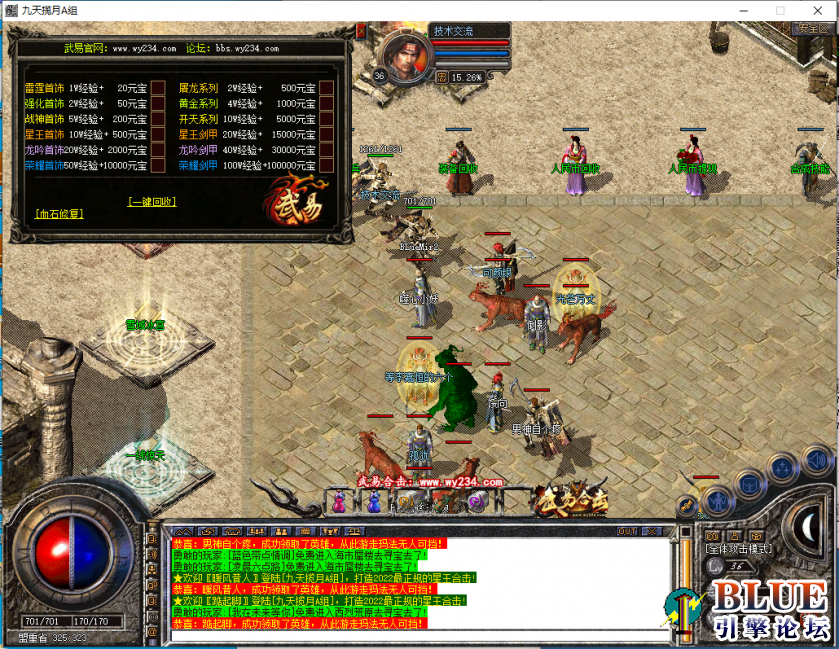Tick the 黄金系列 recycle checkbox

(326, 103)
